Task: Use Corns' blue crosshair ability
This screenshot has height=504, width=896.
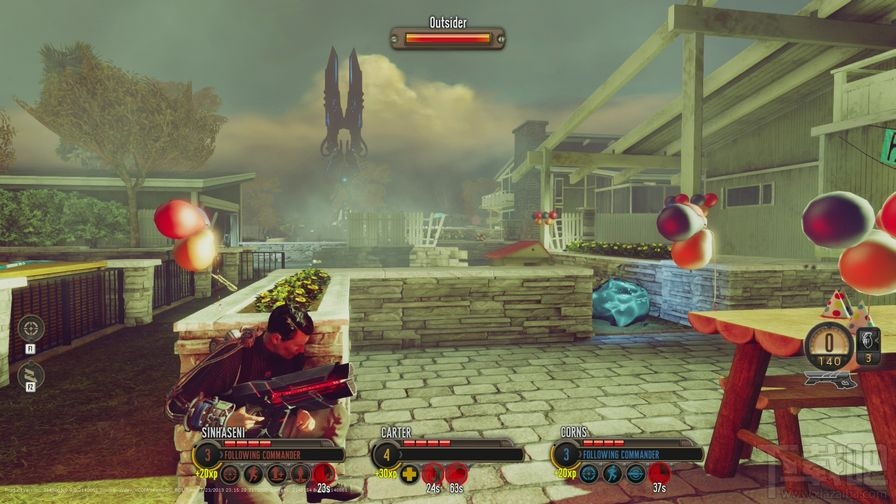Action: pyautogui.click(x=589, y=474)
